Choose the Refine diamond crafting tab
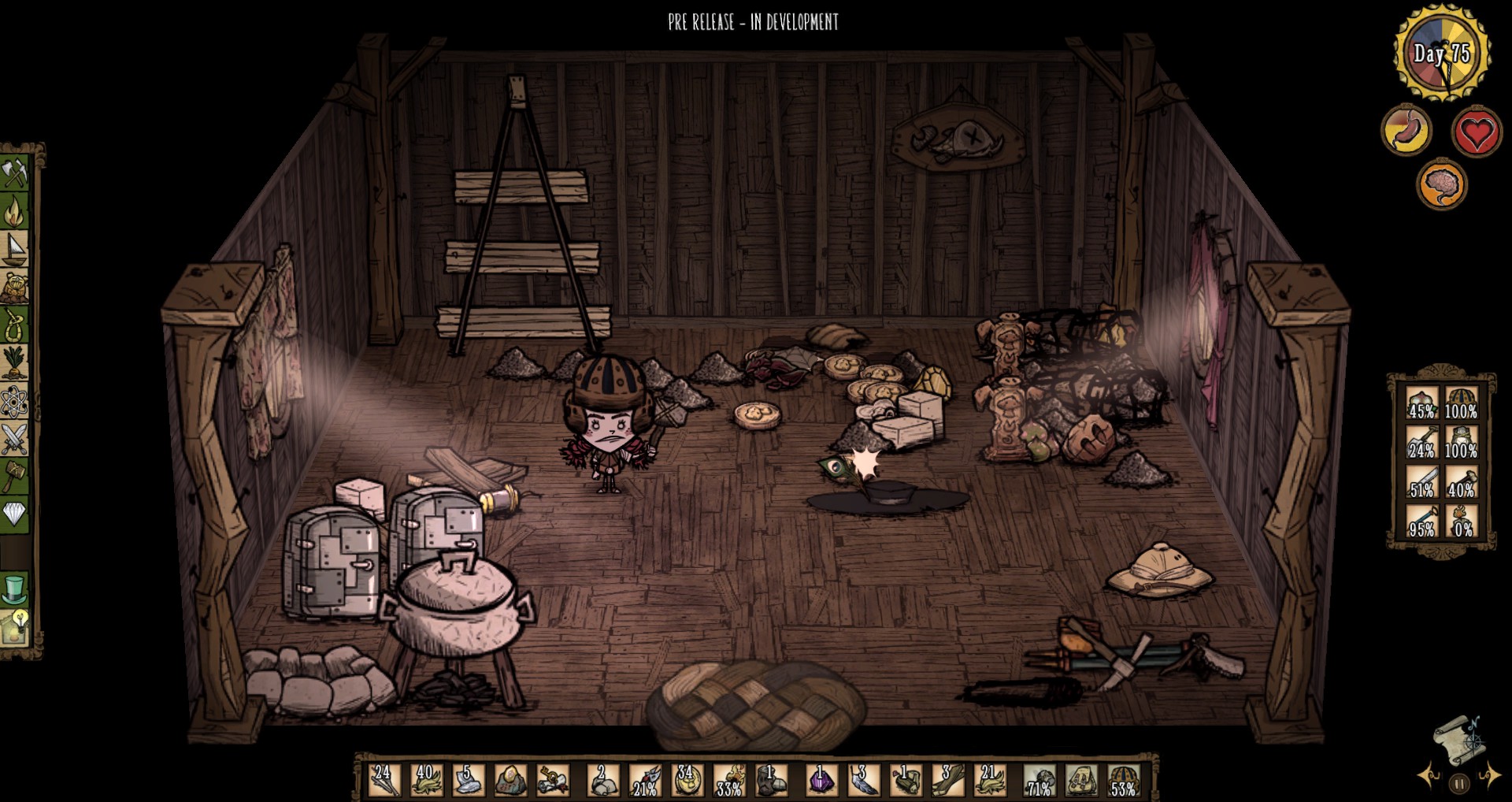1512x802 pixels. pyautogui.click(x=15, y=514)
